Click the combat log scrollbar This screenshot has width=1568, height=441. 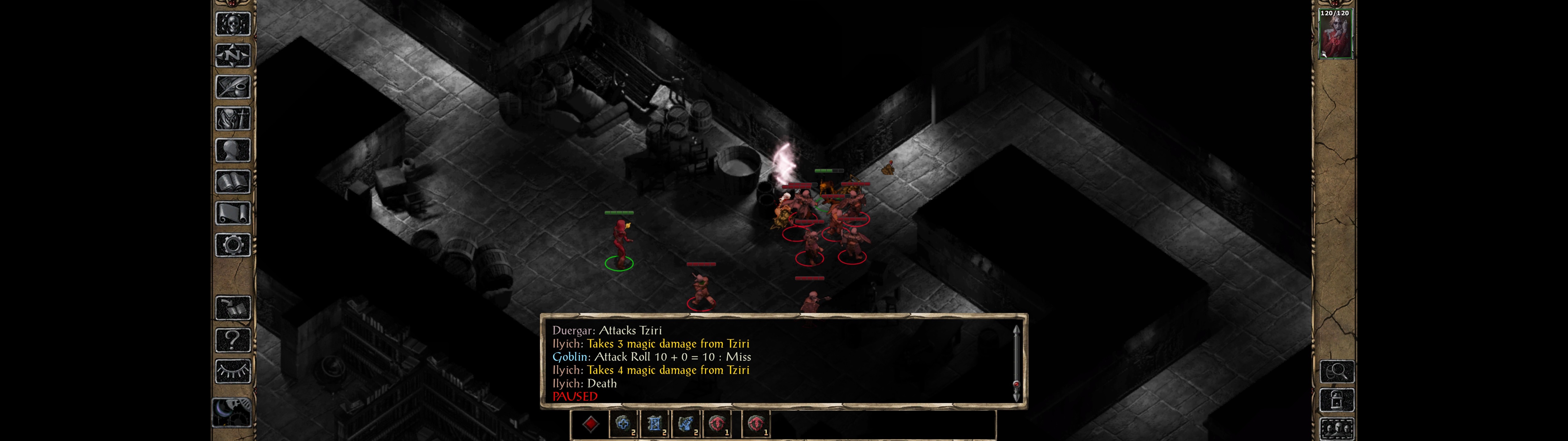pyautogui.click(x=1016, y=363)
